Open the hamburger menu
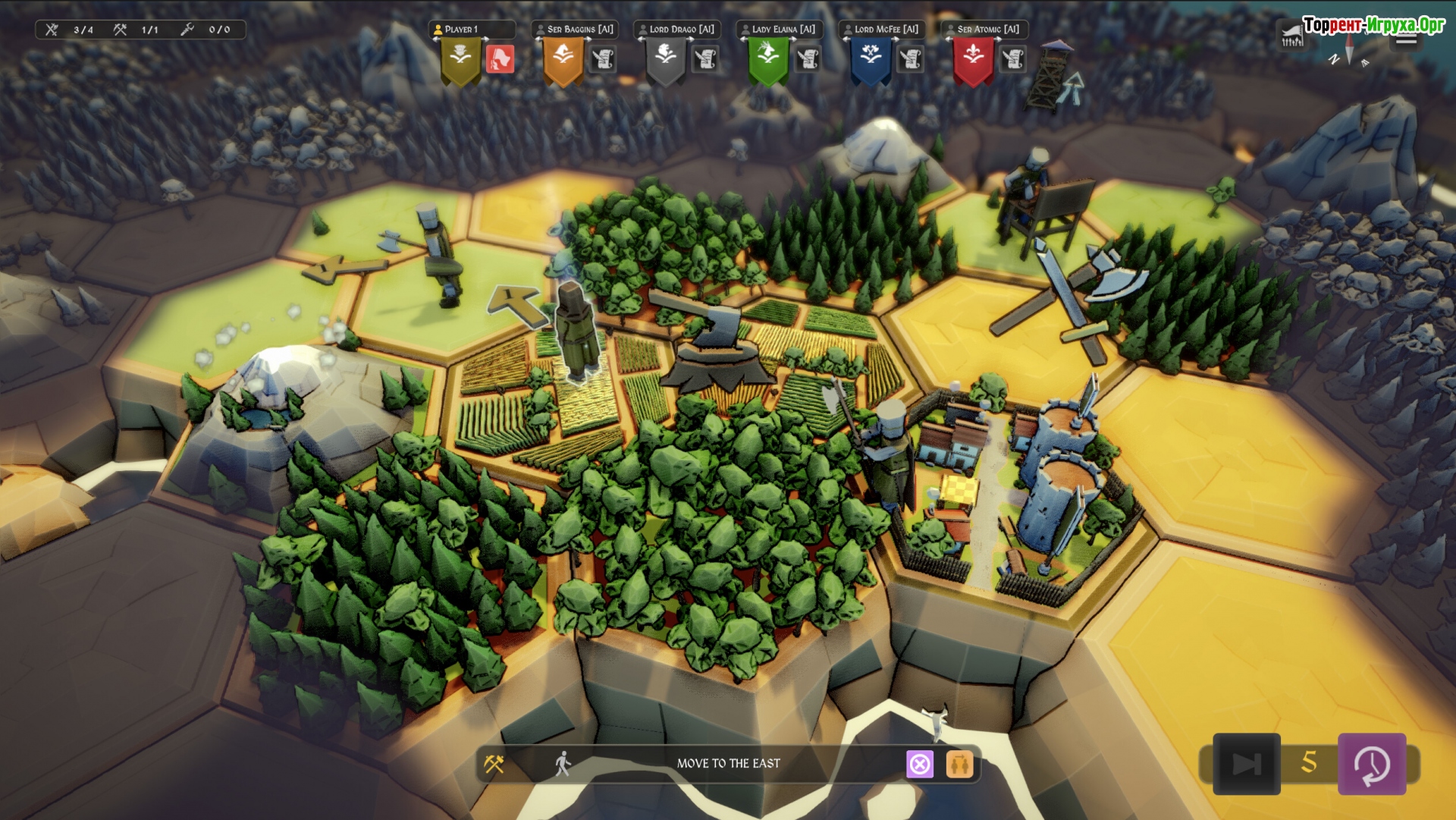 pos(1406,39)
